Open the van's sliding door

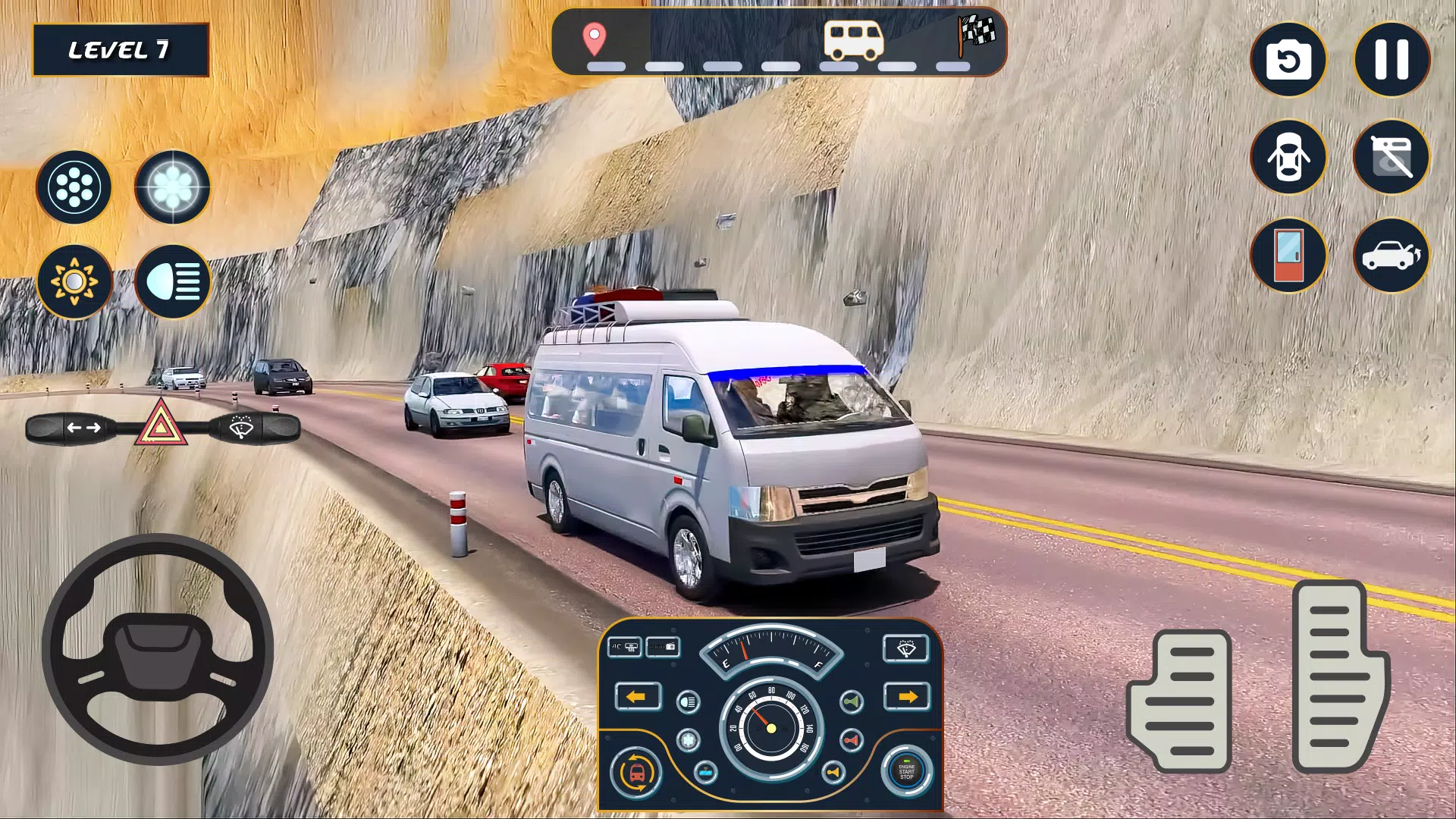coord(1289,256)
